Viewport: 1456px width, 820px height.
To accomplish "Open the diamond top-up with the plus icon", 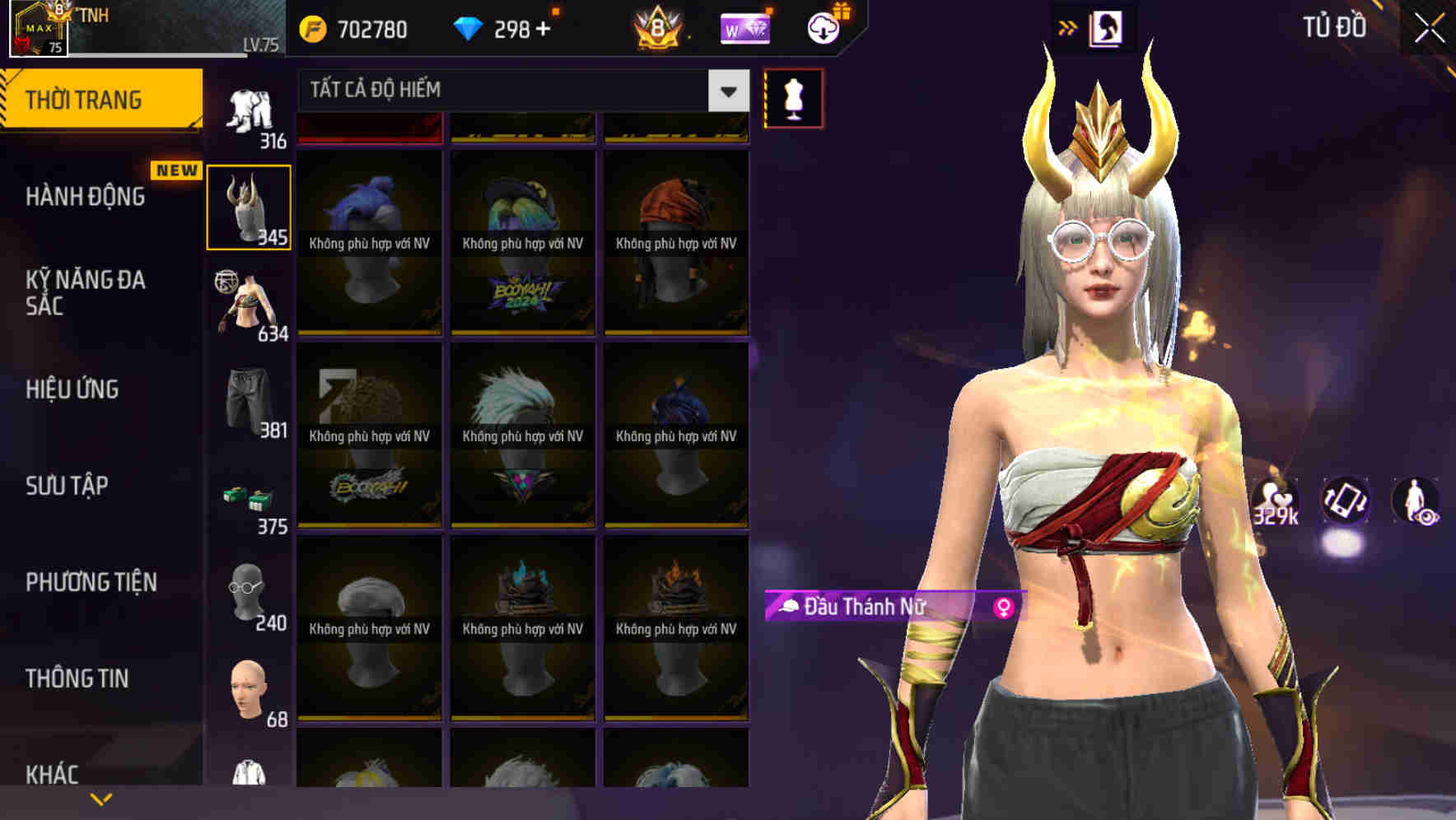I will coord(544,28).
